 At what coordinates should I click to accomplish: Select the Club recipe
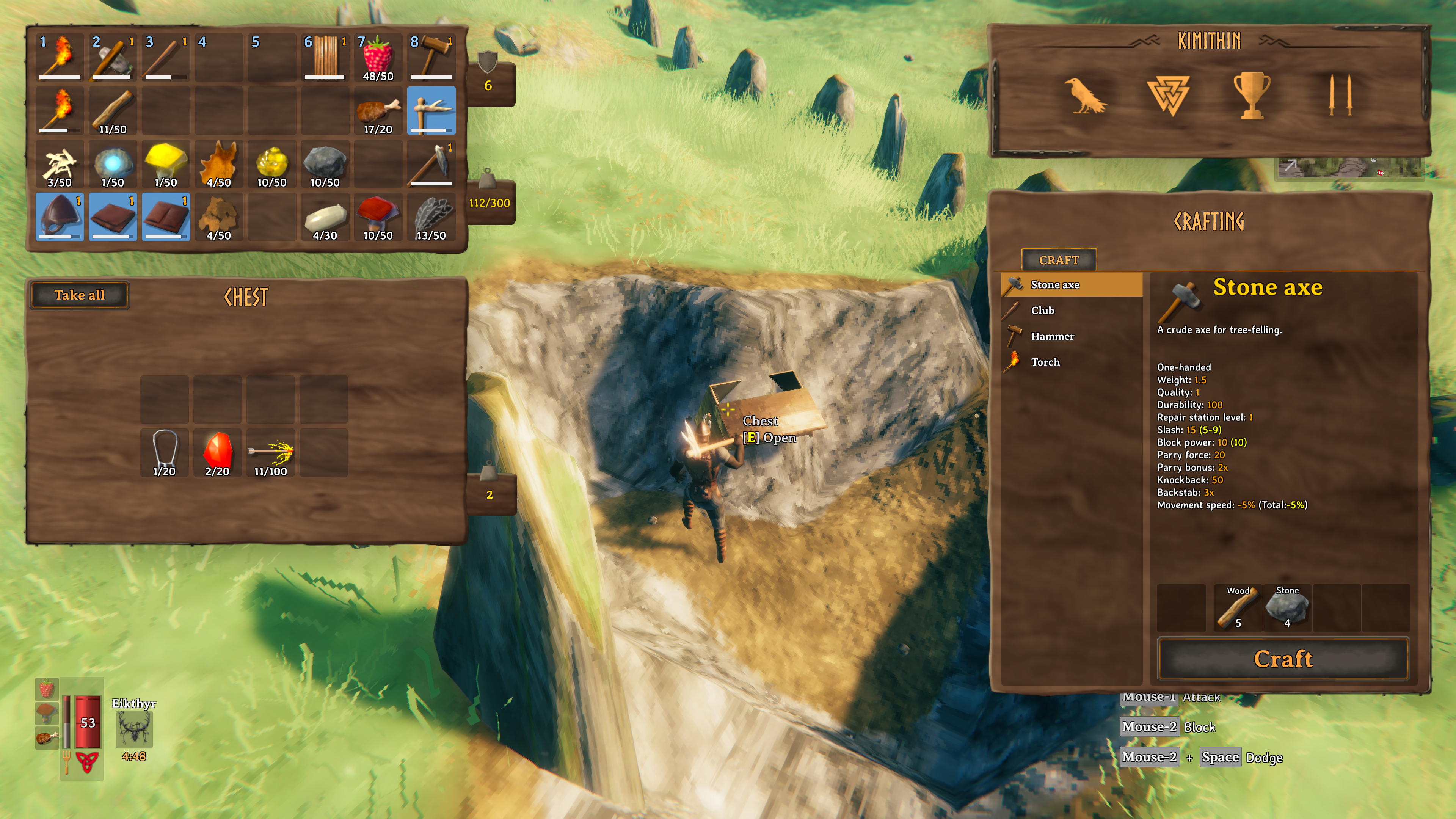click(1042, 310)
